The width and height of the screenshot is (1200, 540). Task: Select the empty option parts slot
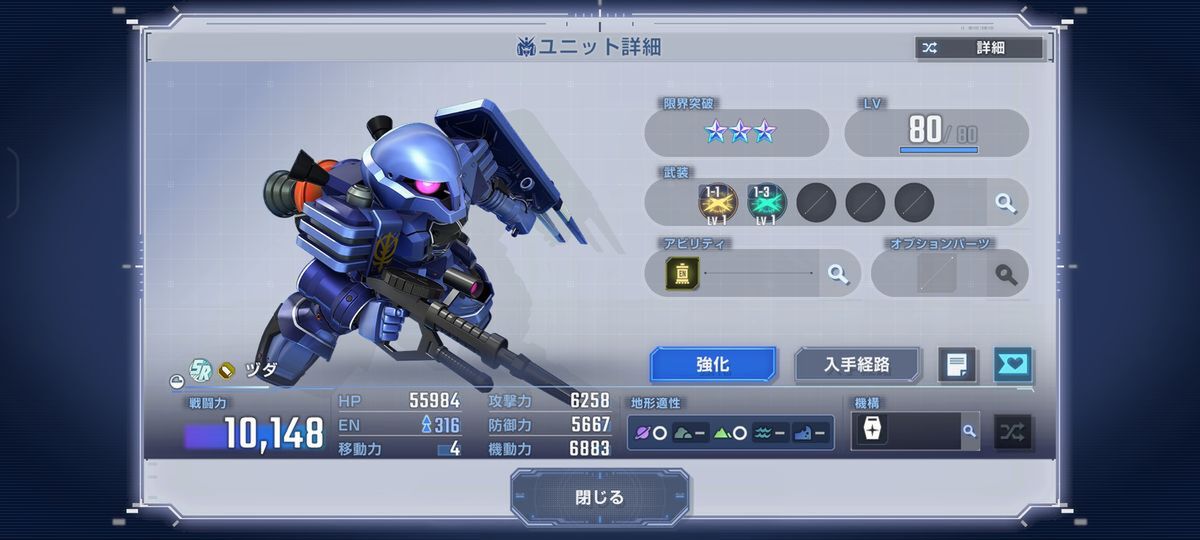(937, 273)
